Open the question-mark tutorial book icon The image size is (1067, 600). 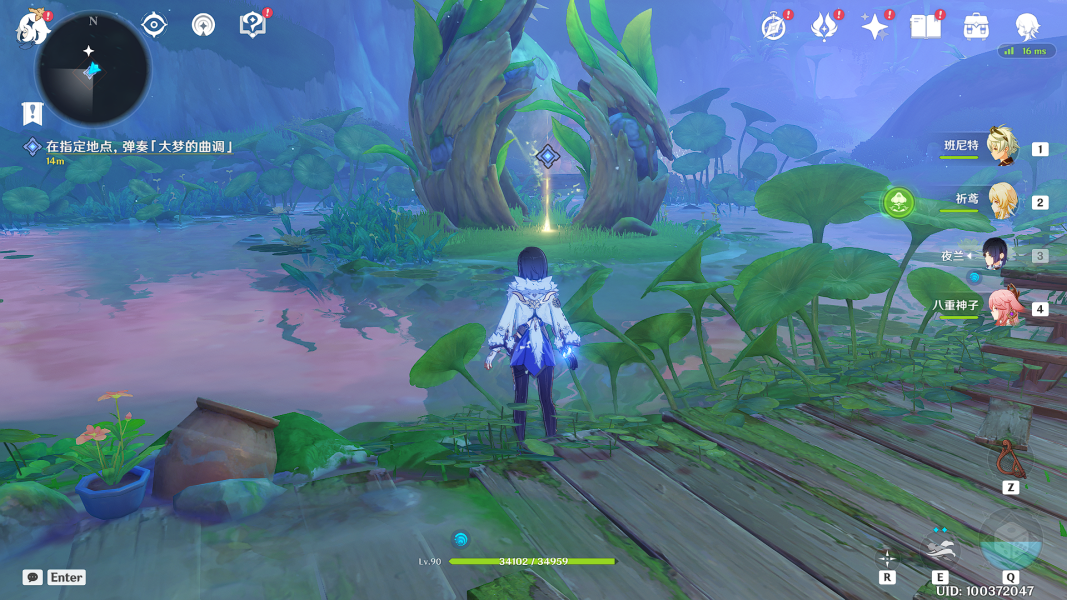click(253, 25)
